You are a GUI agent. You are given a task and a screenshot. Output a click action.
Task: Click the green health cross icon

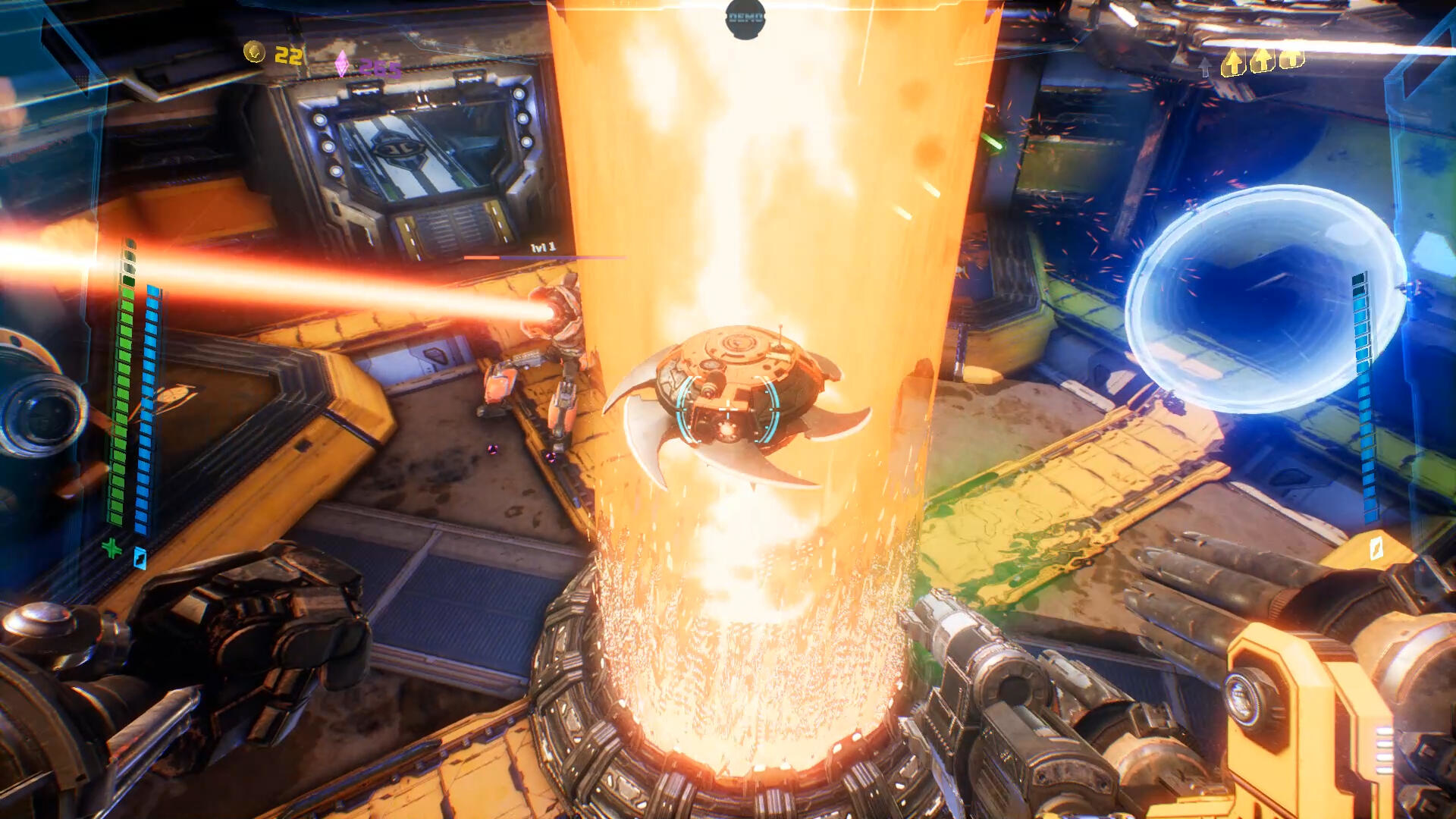click(x=111, y=548)
